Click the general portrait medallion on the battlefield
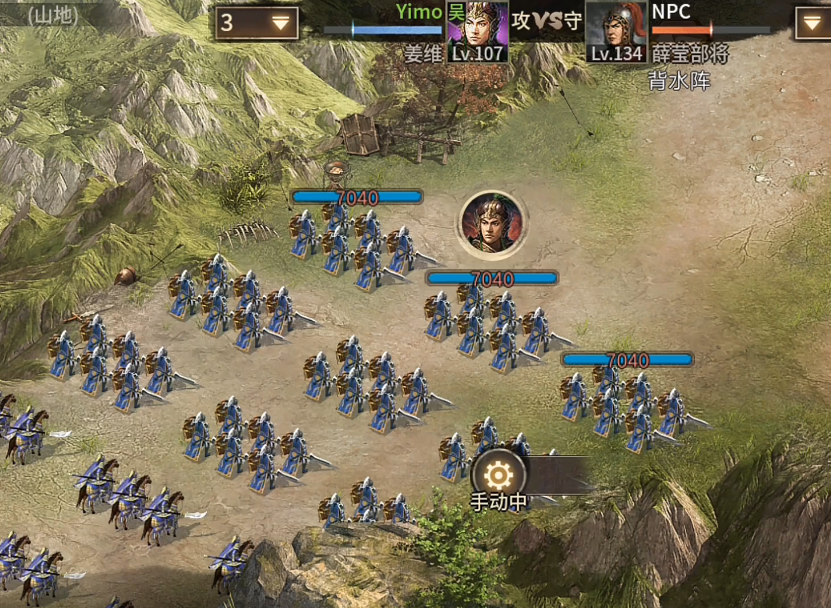 492,222
